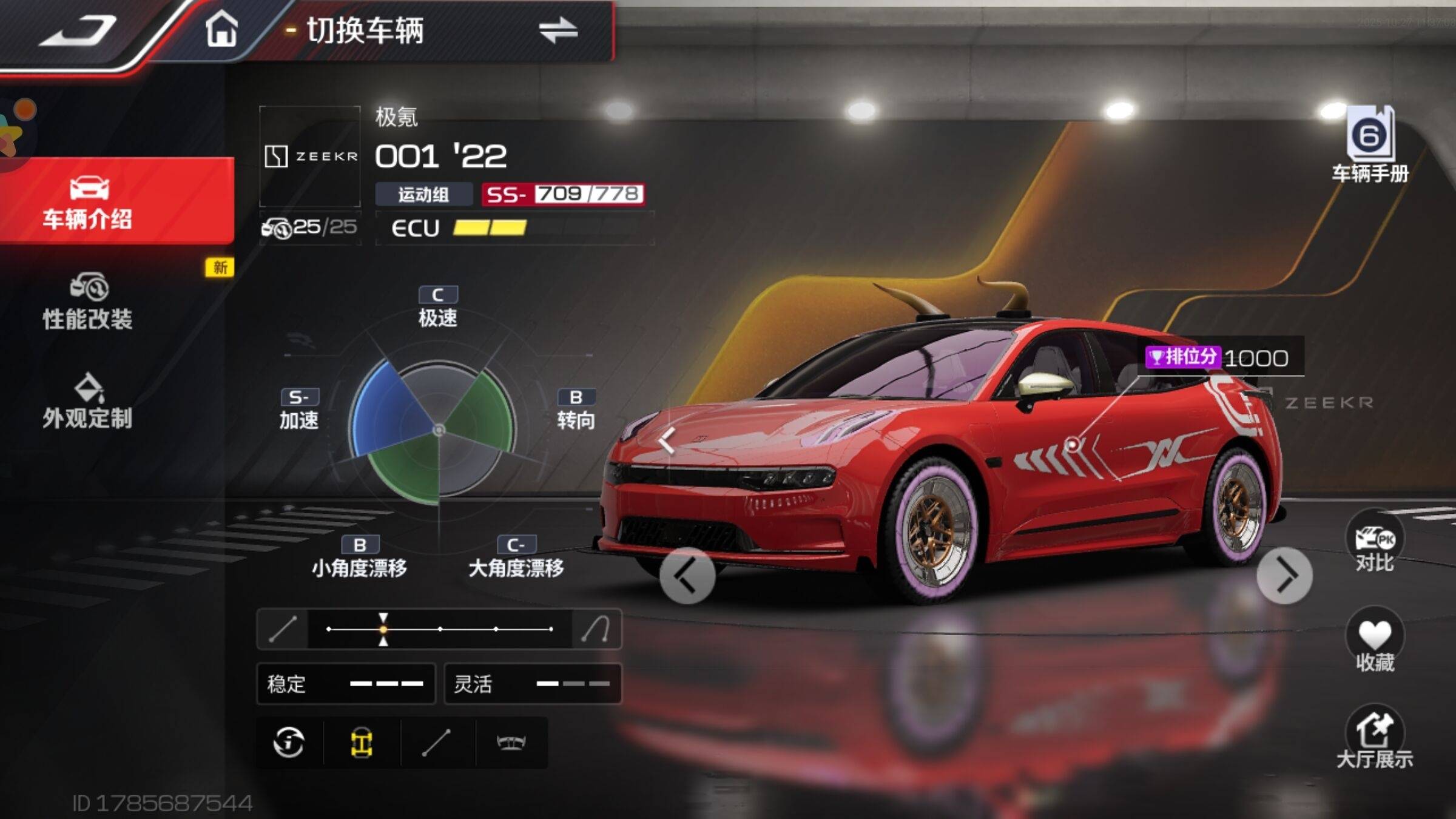Set car for 大厅展示 lobby display
This screenshot has height=819, width=1456.
(x=1375, y=739)
